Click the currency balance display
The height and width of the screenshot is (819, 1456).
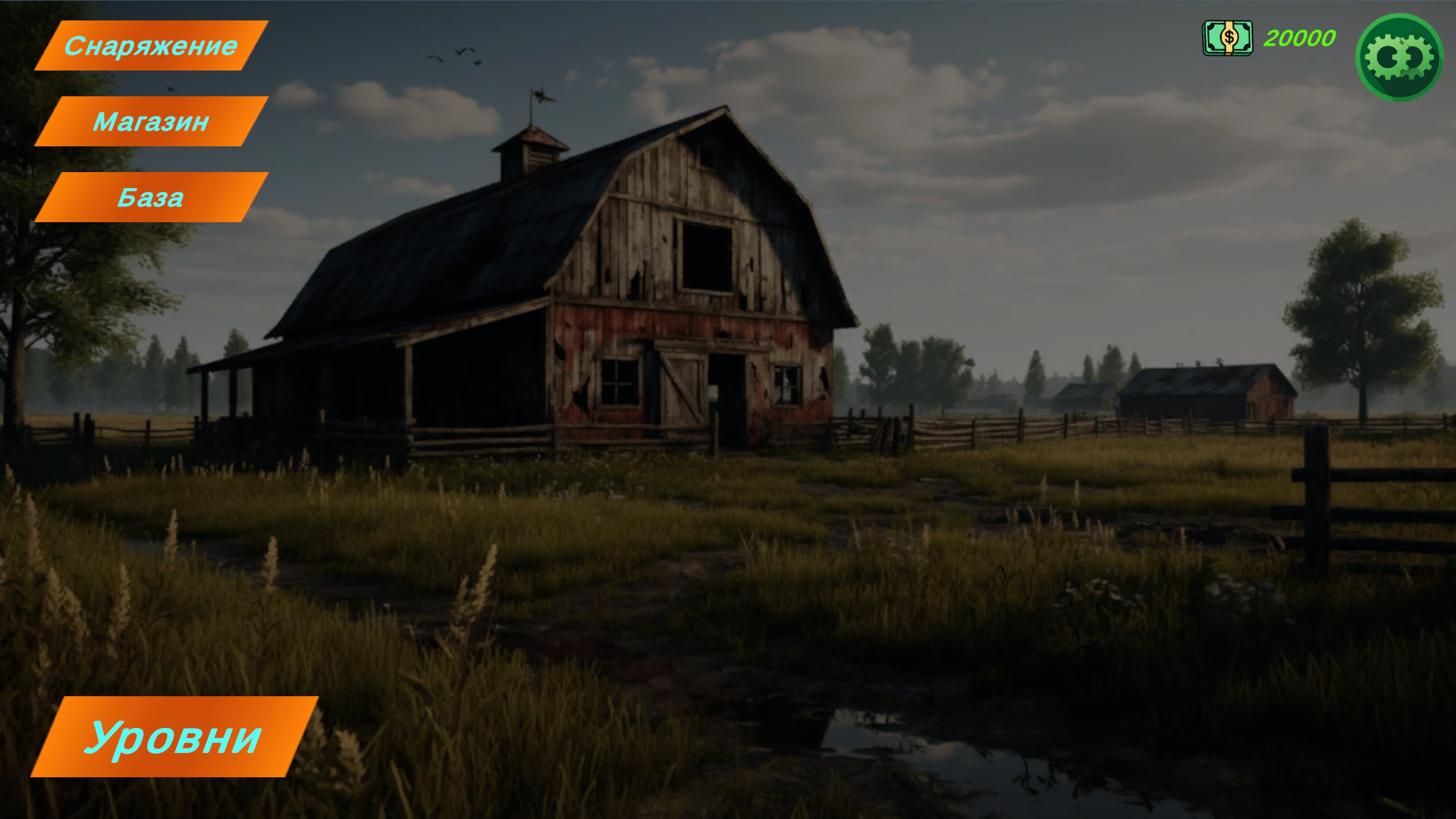(1298, 37)
